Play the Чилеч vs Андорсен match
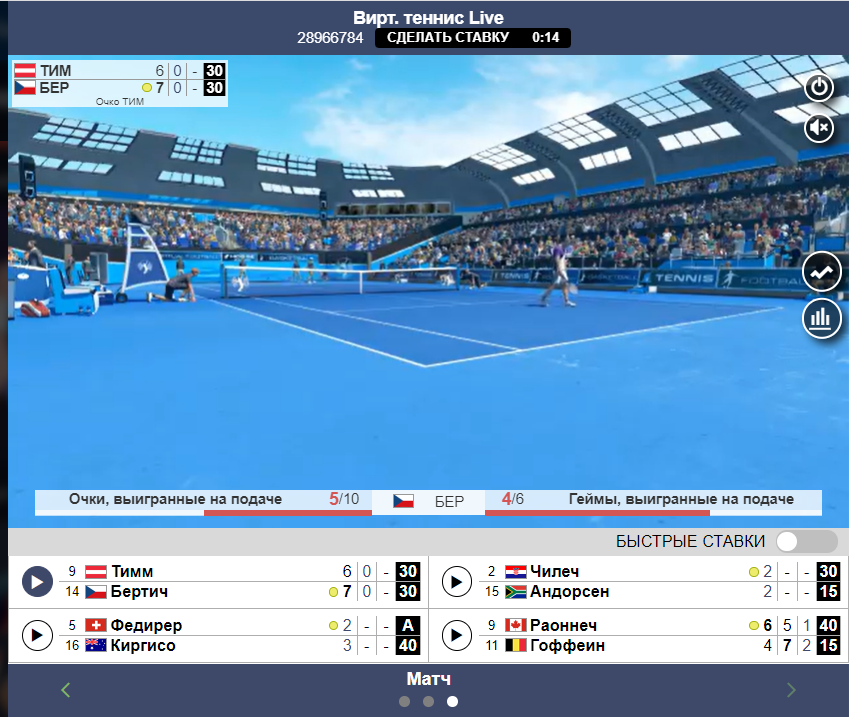Screen dimensions: 849x717 tap(456, 581)
